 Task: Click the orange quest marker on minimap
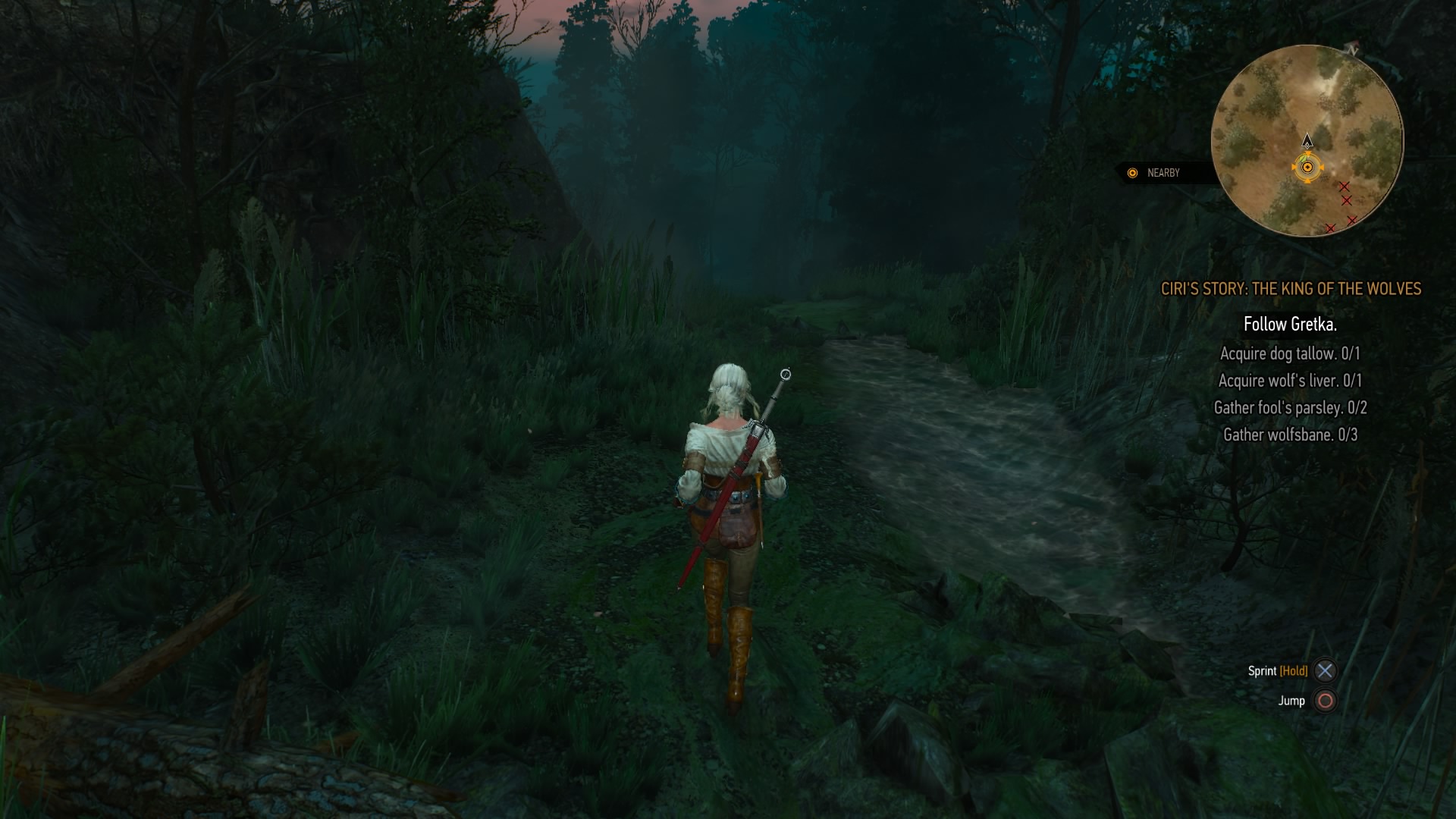(1307, 168)
